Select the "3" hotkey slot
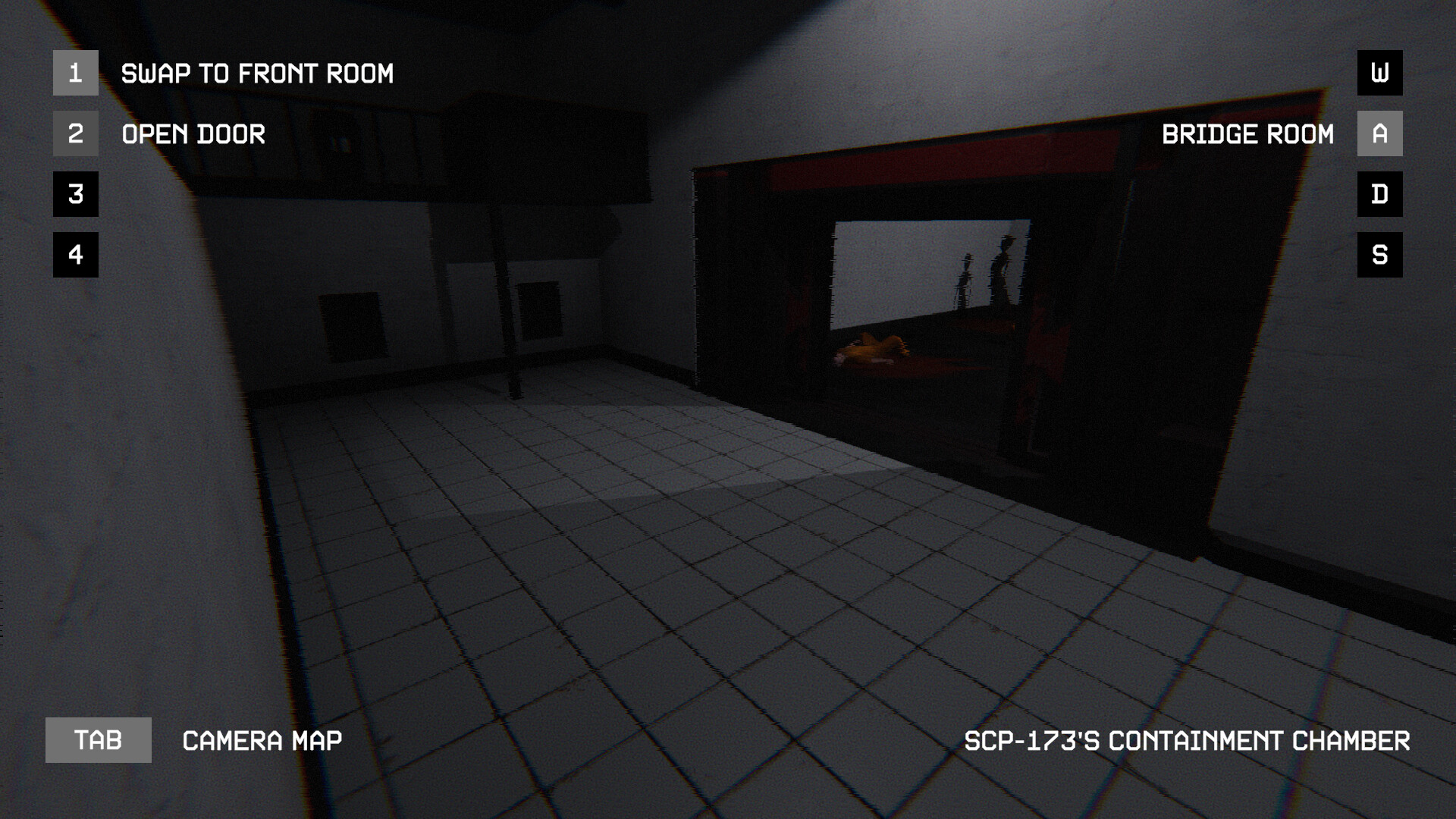 point(75,195)
